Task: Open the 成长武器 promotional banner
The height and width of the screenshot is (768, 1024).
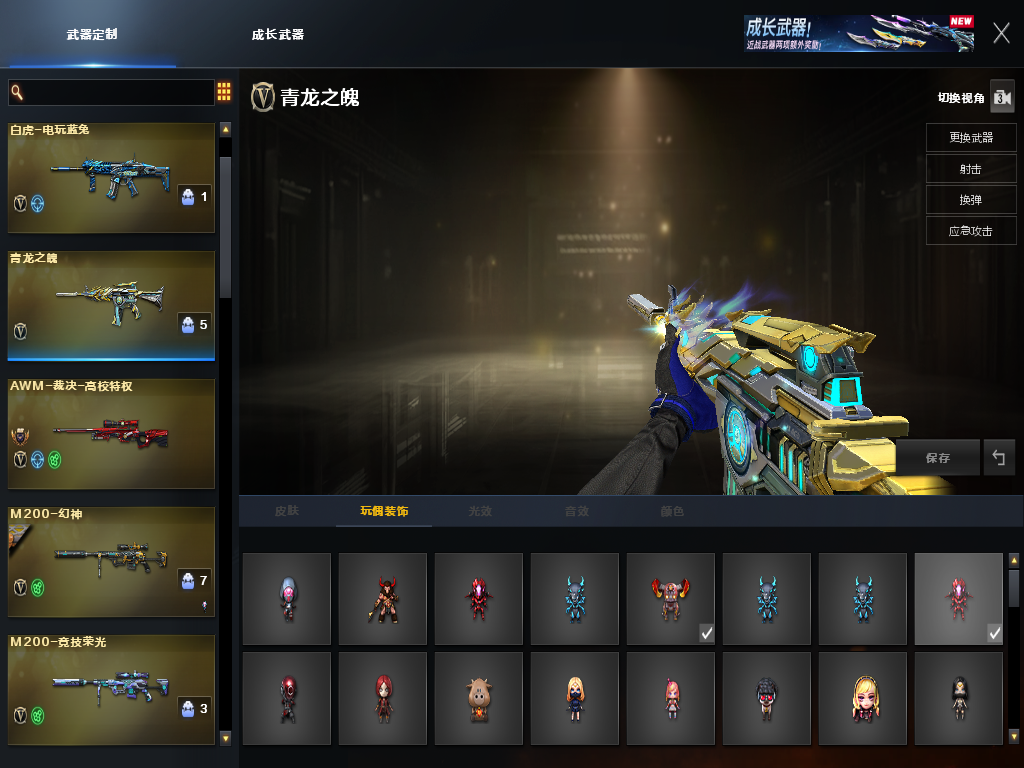Action: coord(858,33)
